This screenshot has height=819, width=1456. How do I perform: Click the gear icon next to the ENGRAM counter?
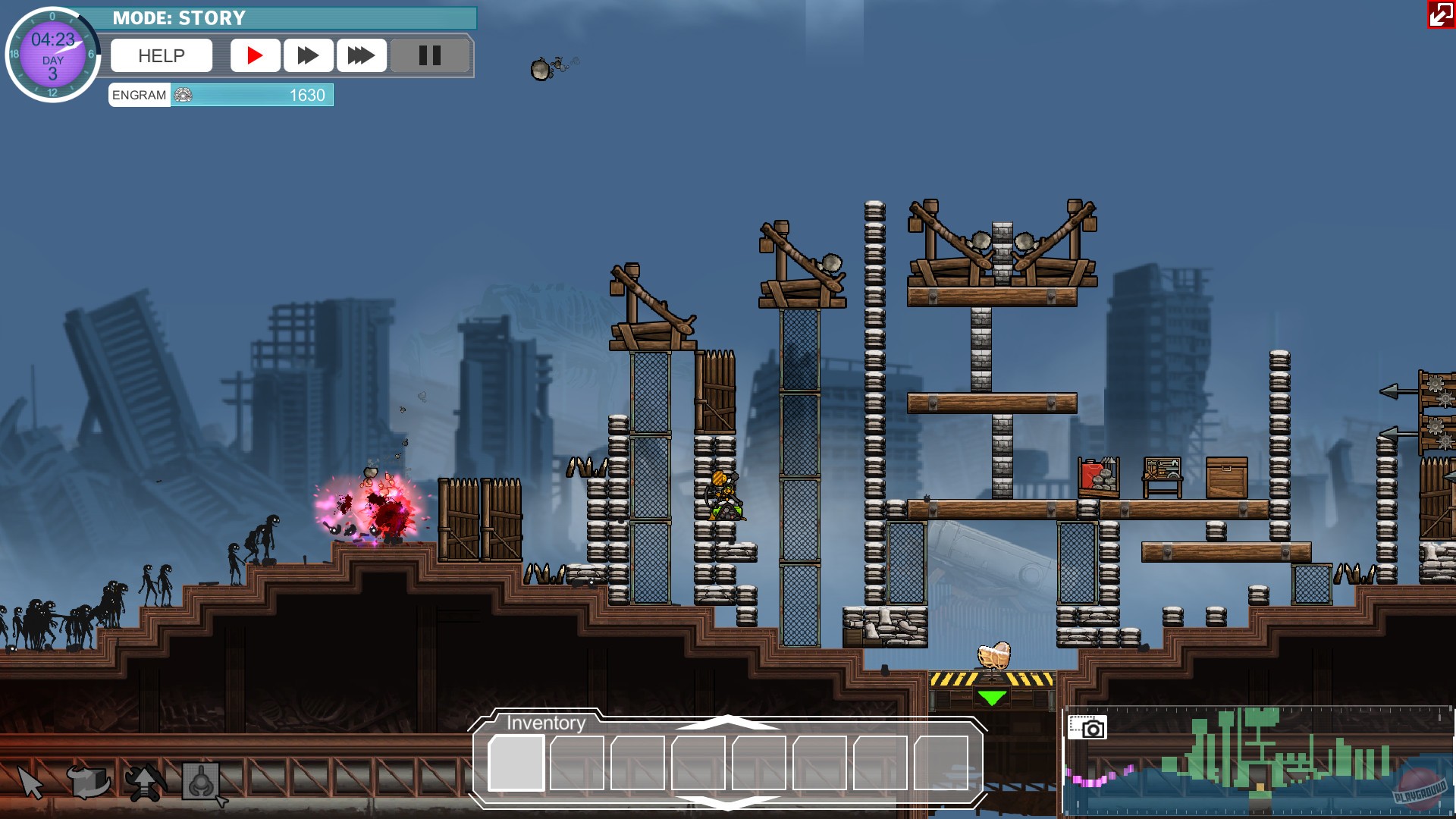click(181, 95)
